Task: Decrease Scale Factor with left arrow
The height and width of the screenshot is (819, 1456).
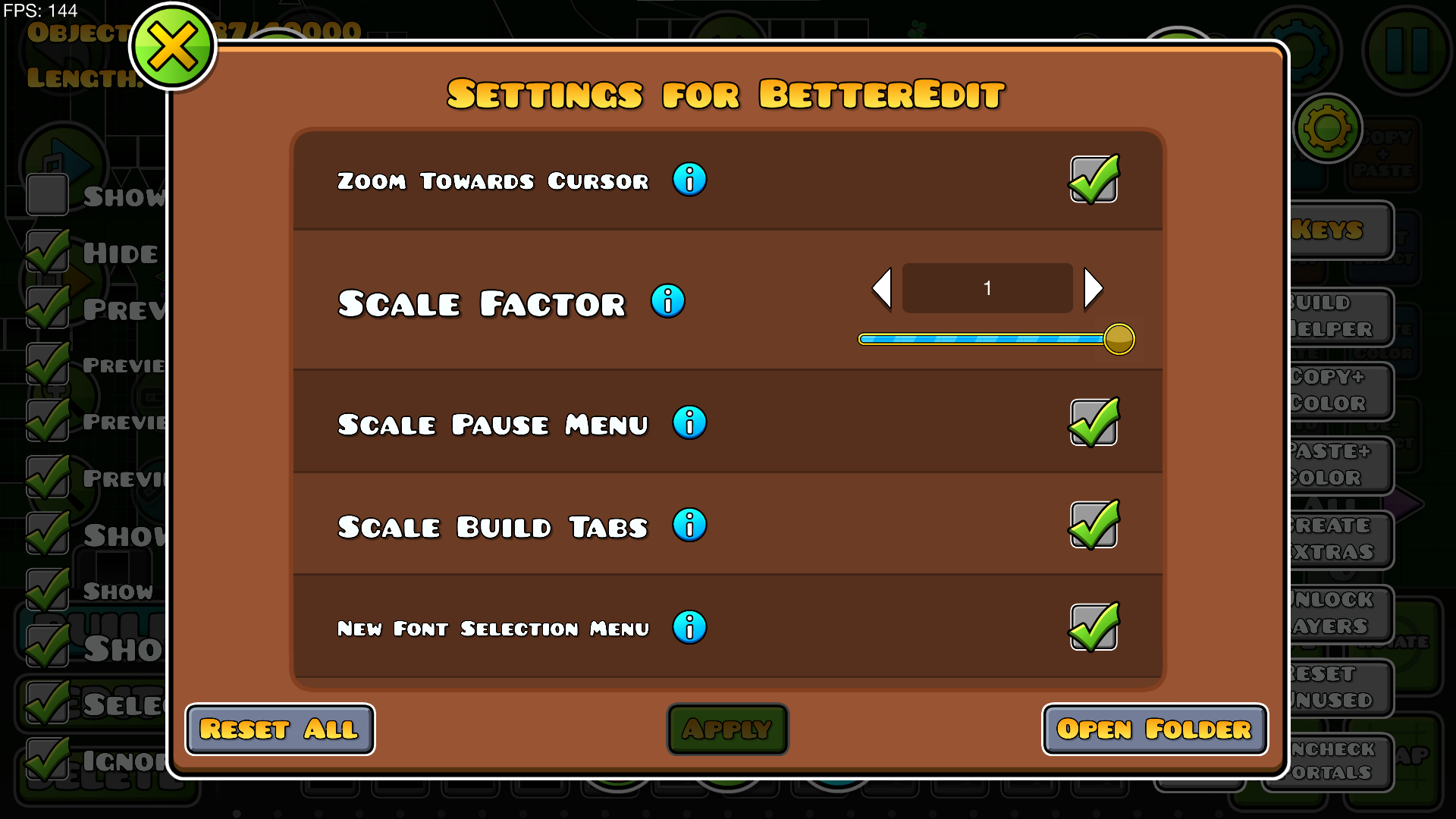Action: tap(881, 288)
